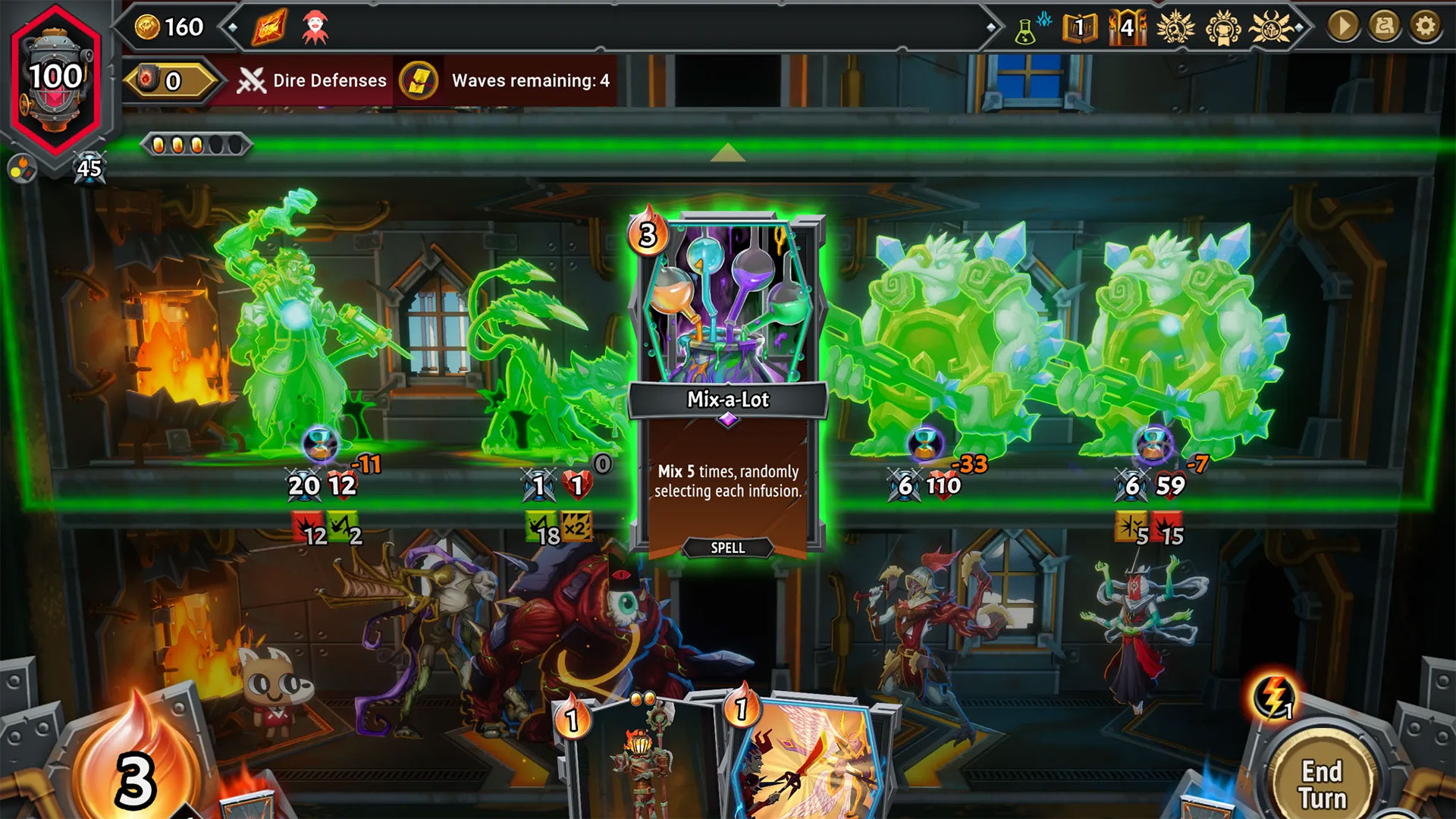Click the Dire Defenses battle label
This screenshot has height=819, width=1456.
(x=312, y=80)
